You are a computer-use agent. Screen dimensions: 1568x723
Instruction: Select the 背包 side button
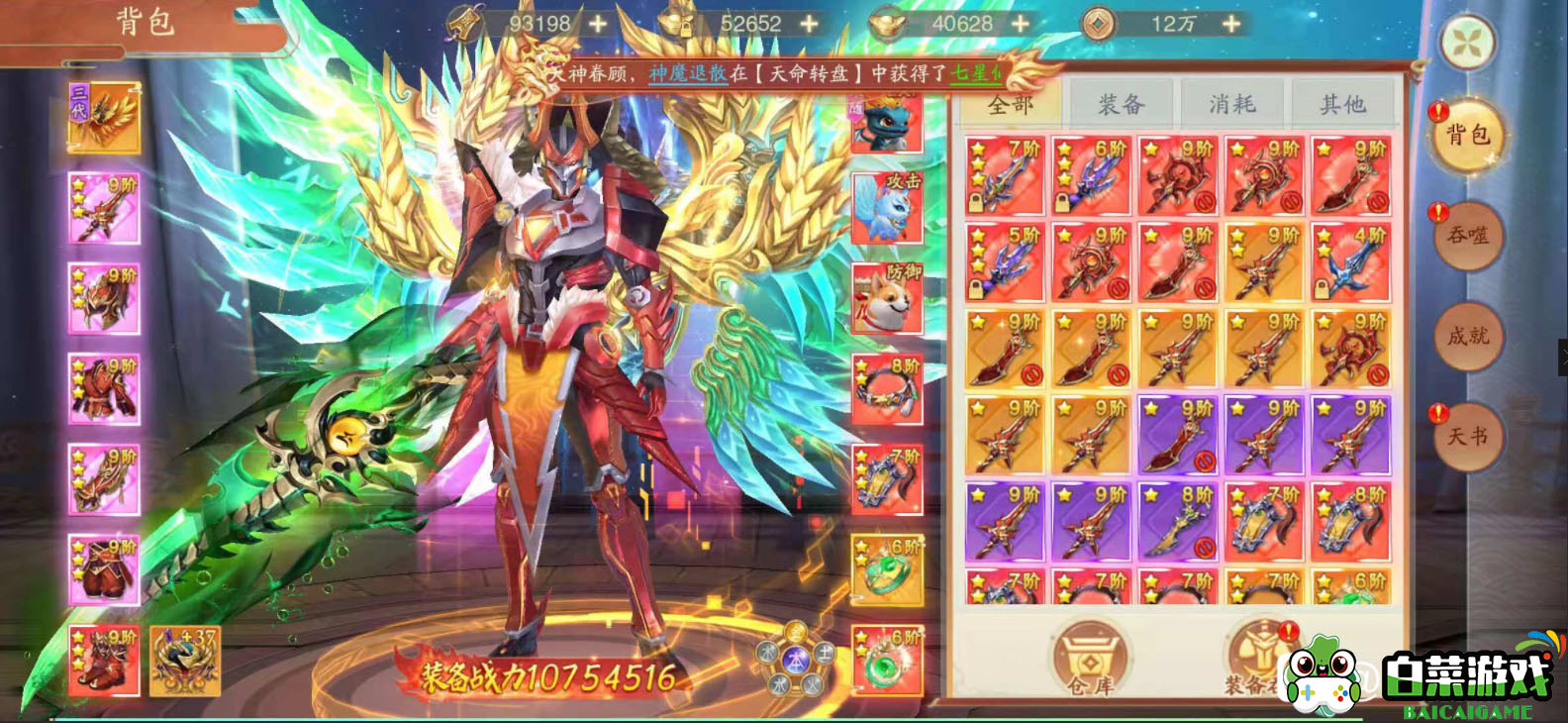[x=1468, y=136]
